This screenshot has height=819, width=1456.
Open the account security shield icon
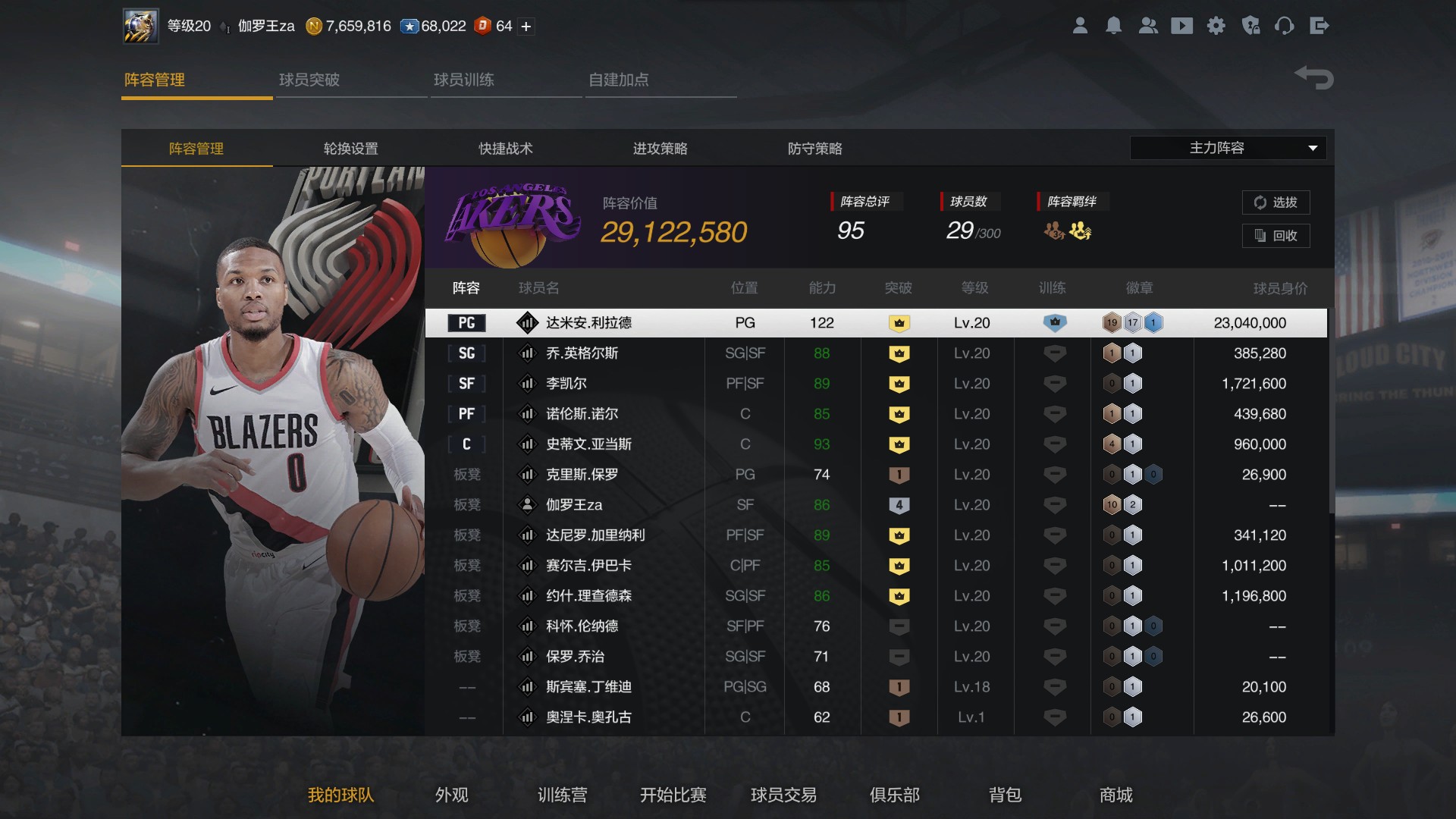[1250, 25]
